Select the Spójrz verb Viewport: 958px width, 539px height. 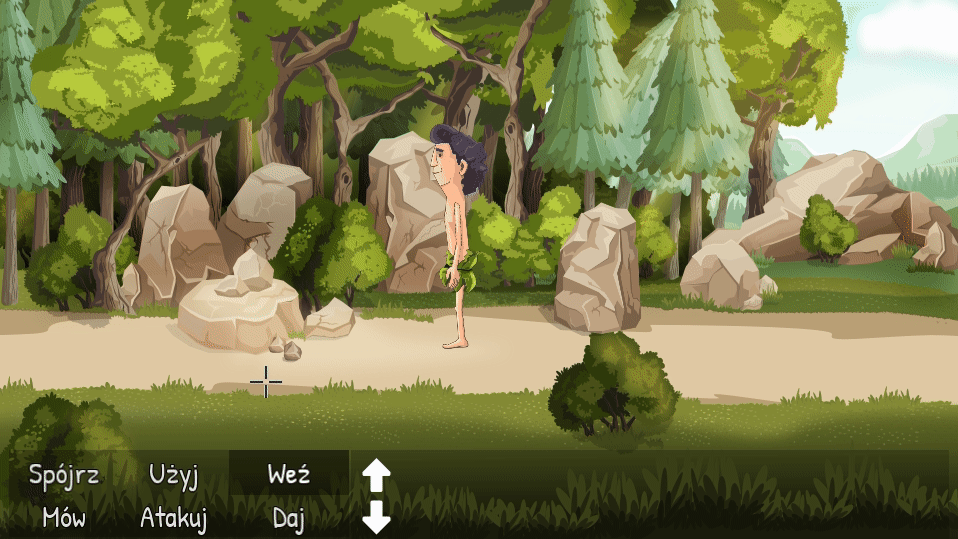[x=64, y=474]
